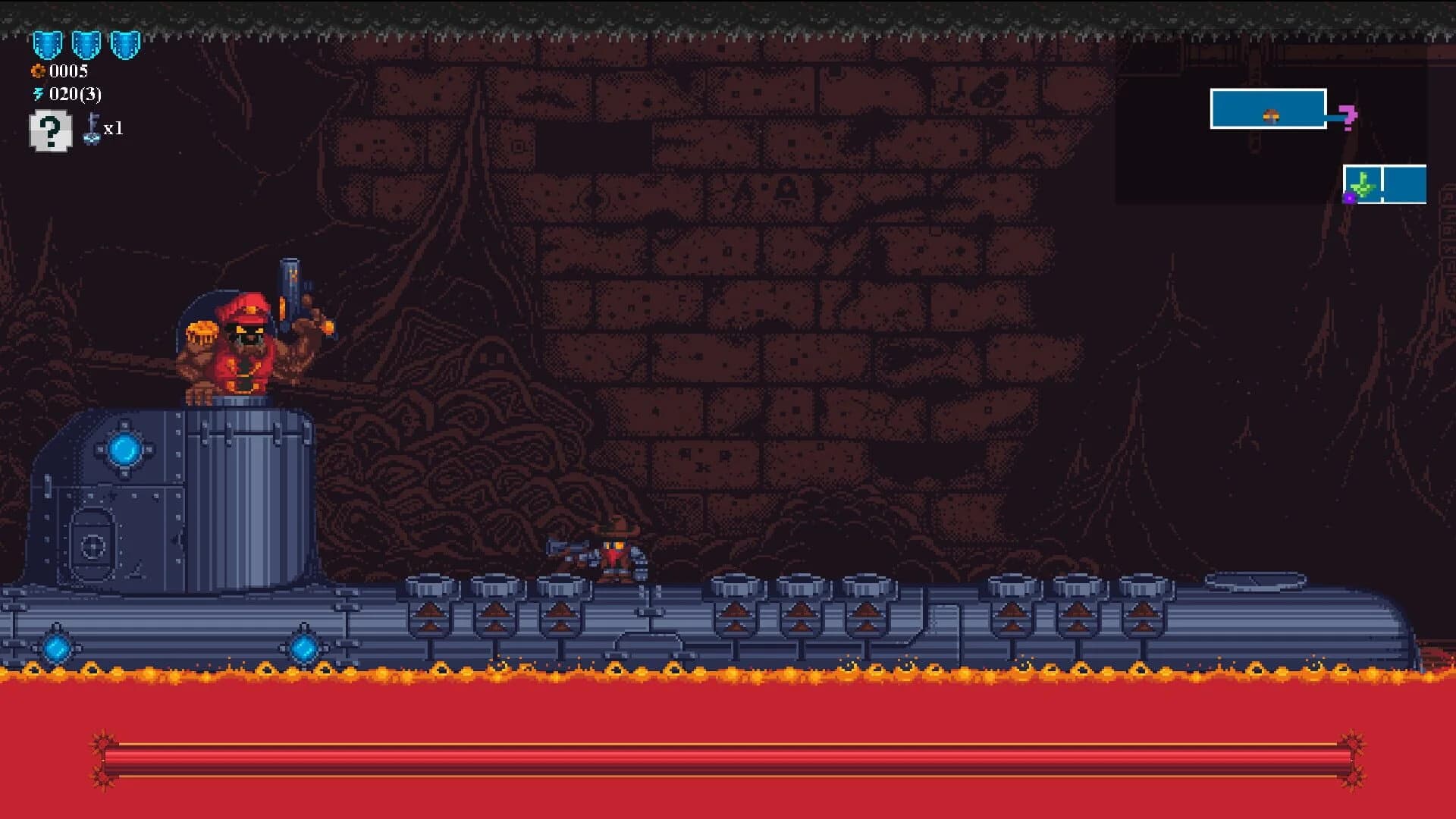The width and height of the screenshot is (1456, 819).
Task: Toggle the purple dot beside the minimap room
Action: [1349, 199]
